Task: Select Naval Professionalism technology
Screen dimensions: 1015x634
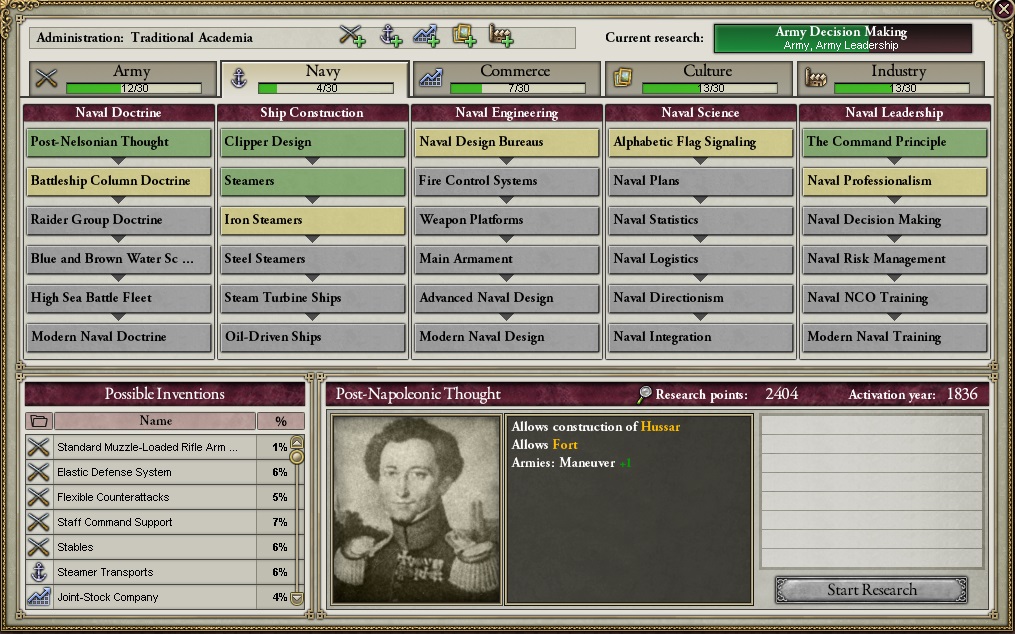Action: click(x=895, y=181)
